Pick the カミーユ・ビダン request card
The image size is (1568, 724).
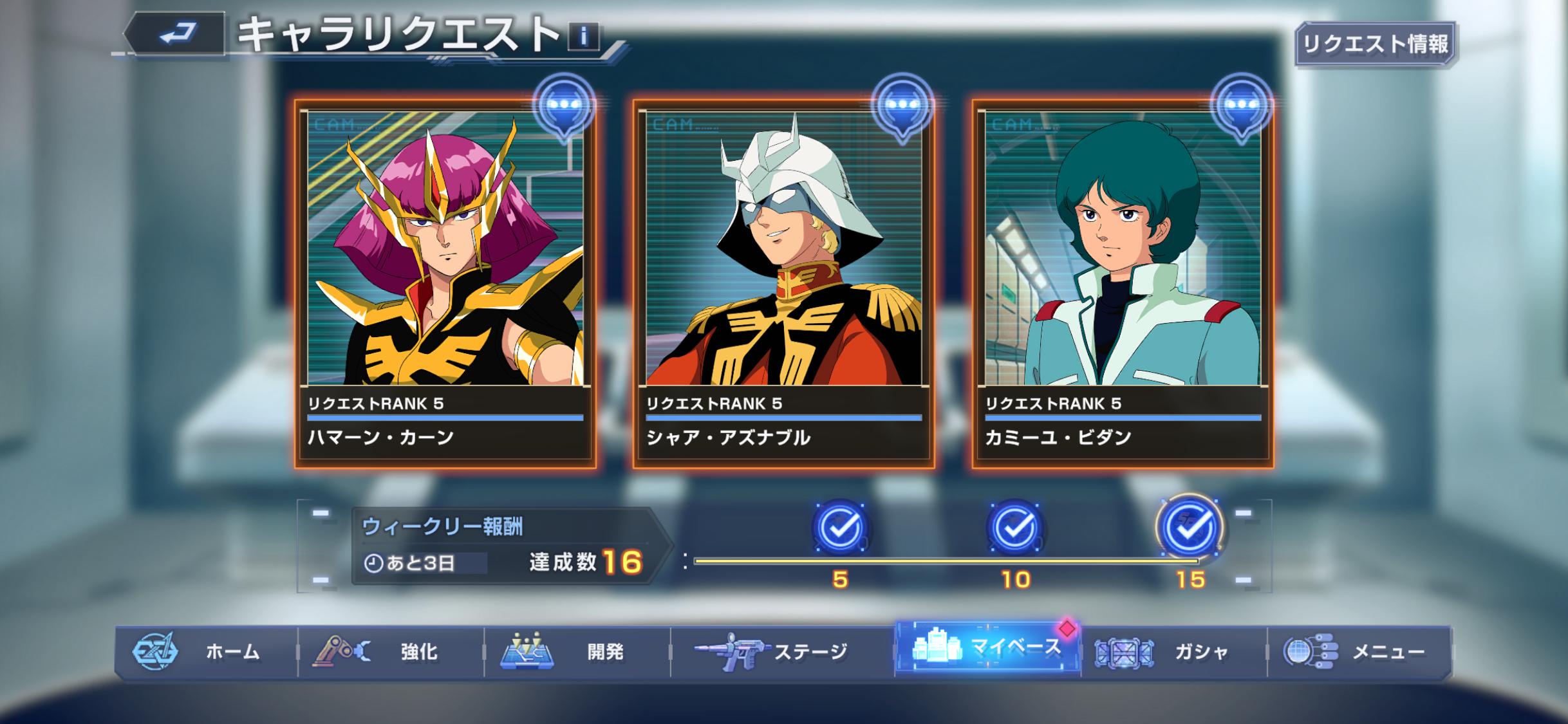(1122, 283)
